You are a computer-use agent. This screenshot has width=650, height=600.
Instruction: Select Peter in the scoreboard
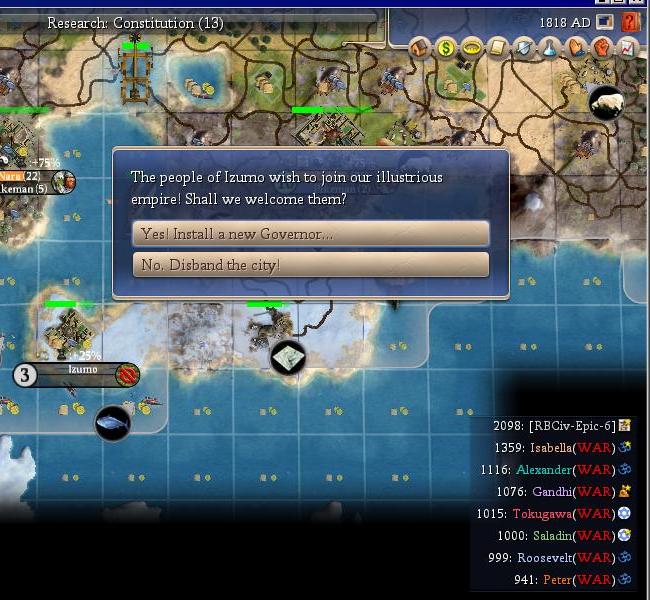click(558, 580)
